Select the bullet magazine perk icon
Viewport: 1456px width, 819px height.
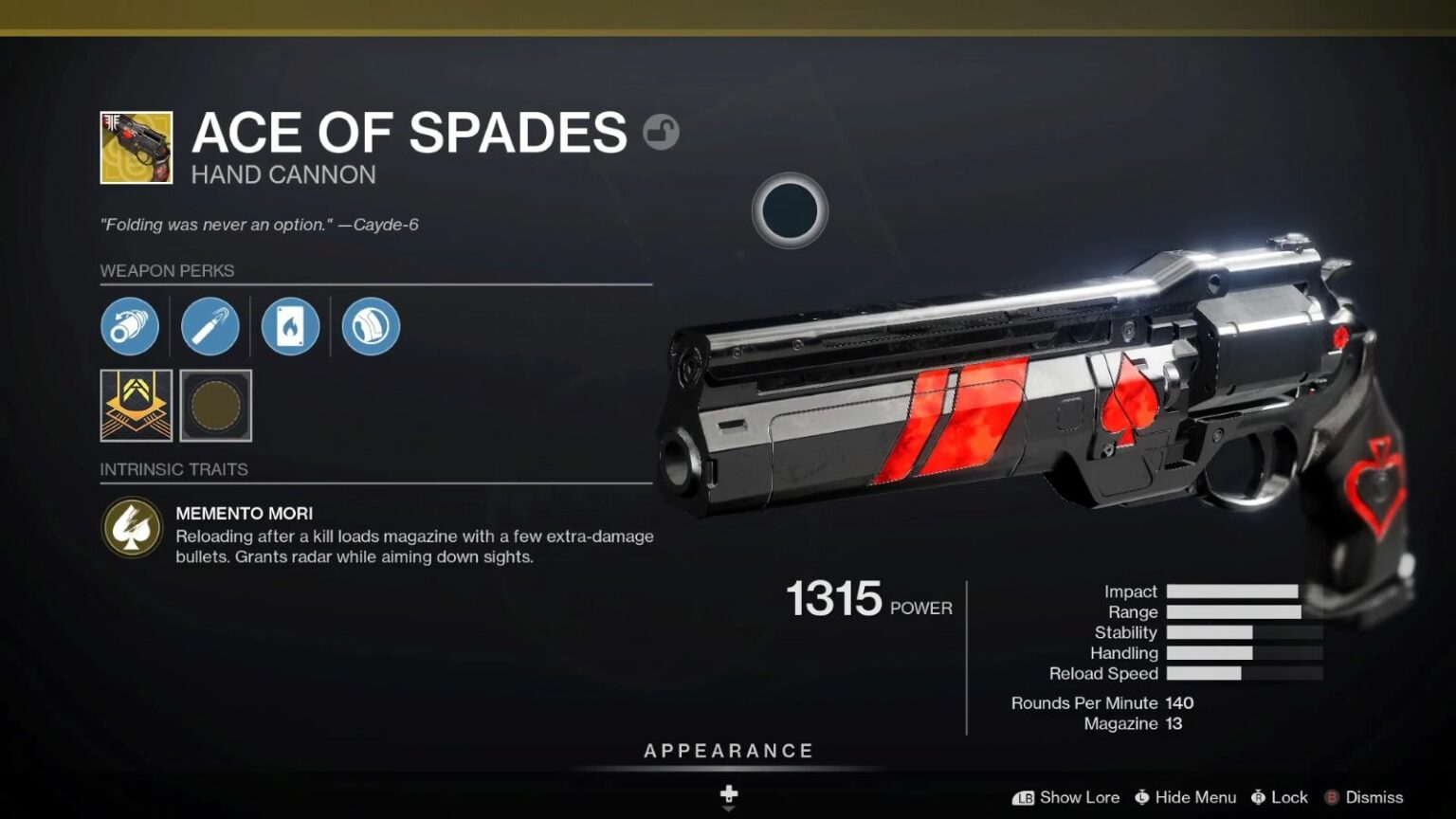click(209, 327)
